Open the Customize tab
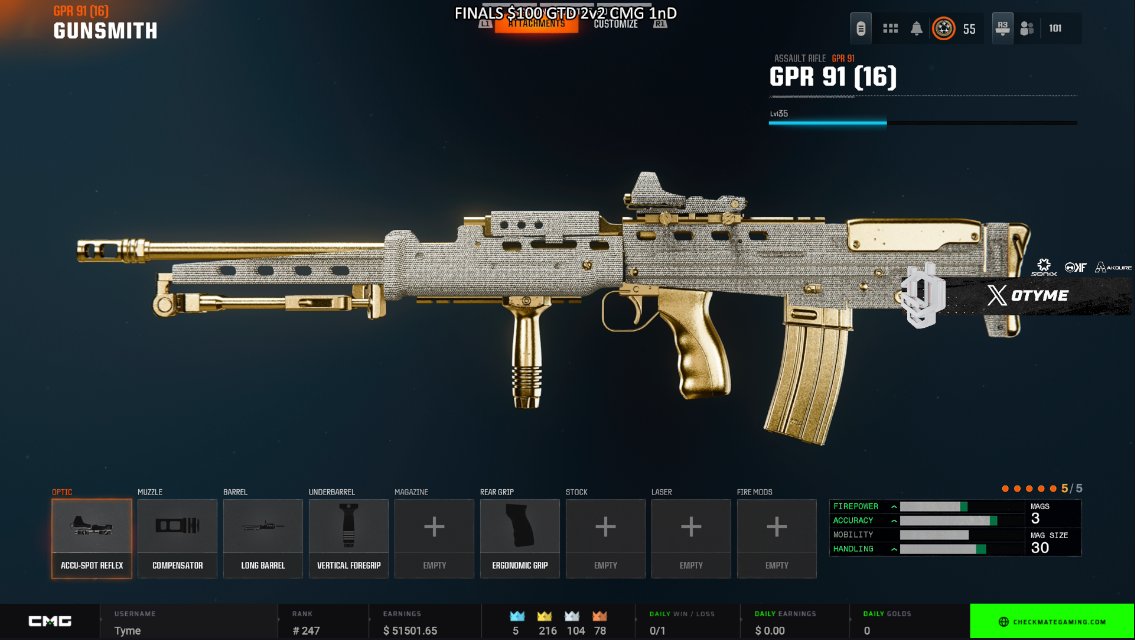This screenshot has width=1135, height=640. pos(615,24)
